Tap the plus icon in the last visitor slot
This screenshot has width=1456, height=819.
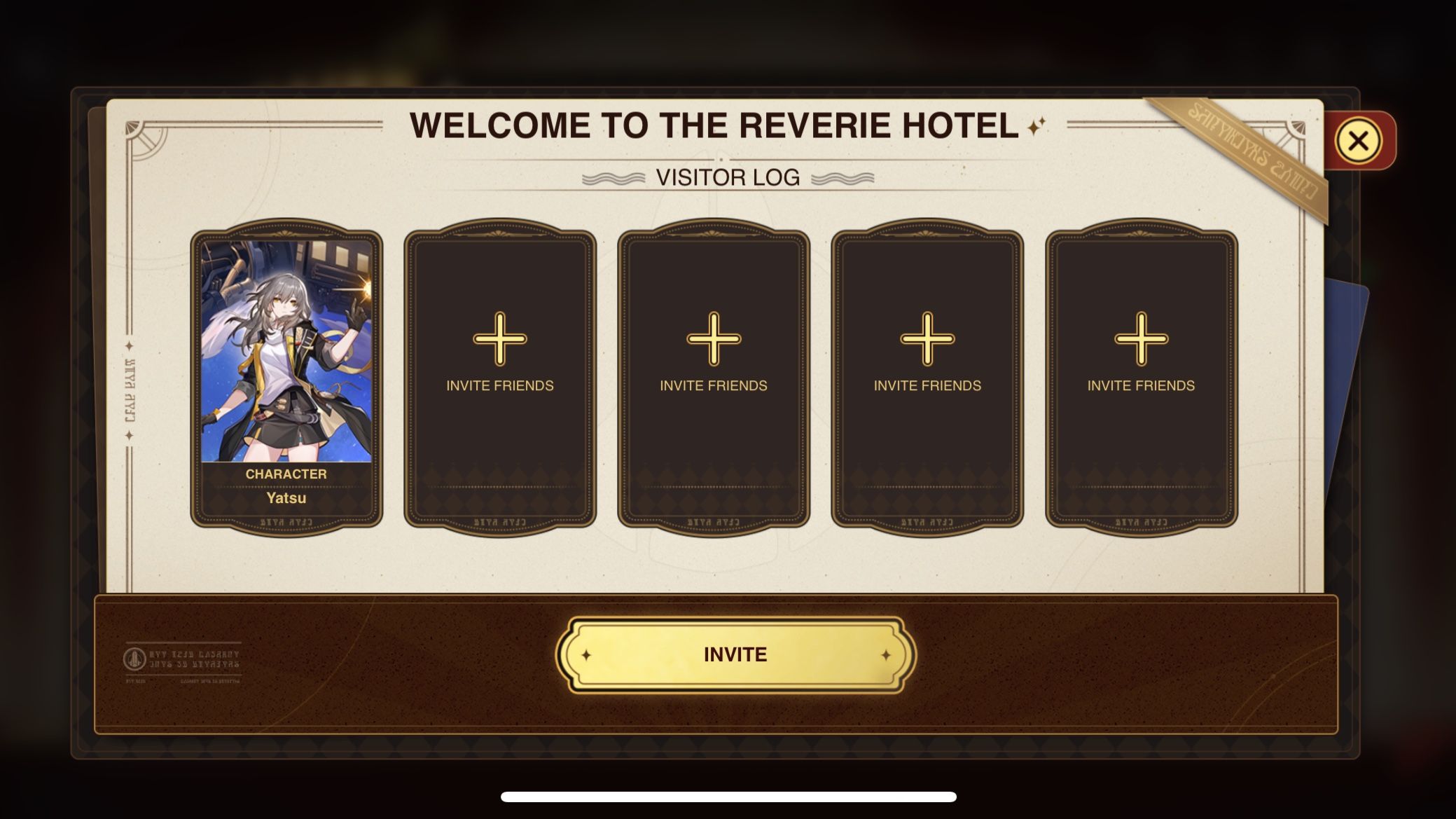pos(1138,341)
